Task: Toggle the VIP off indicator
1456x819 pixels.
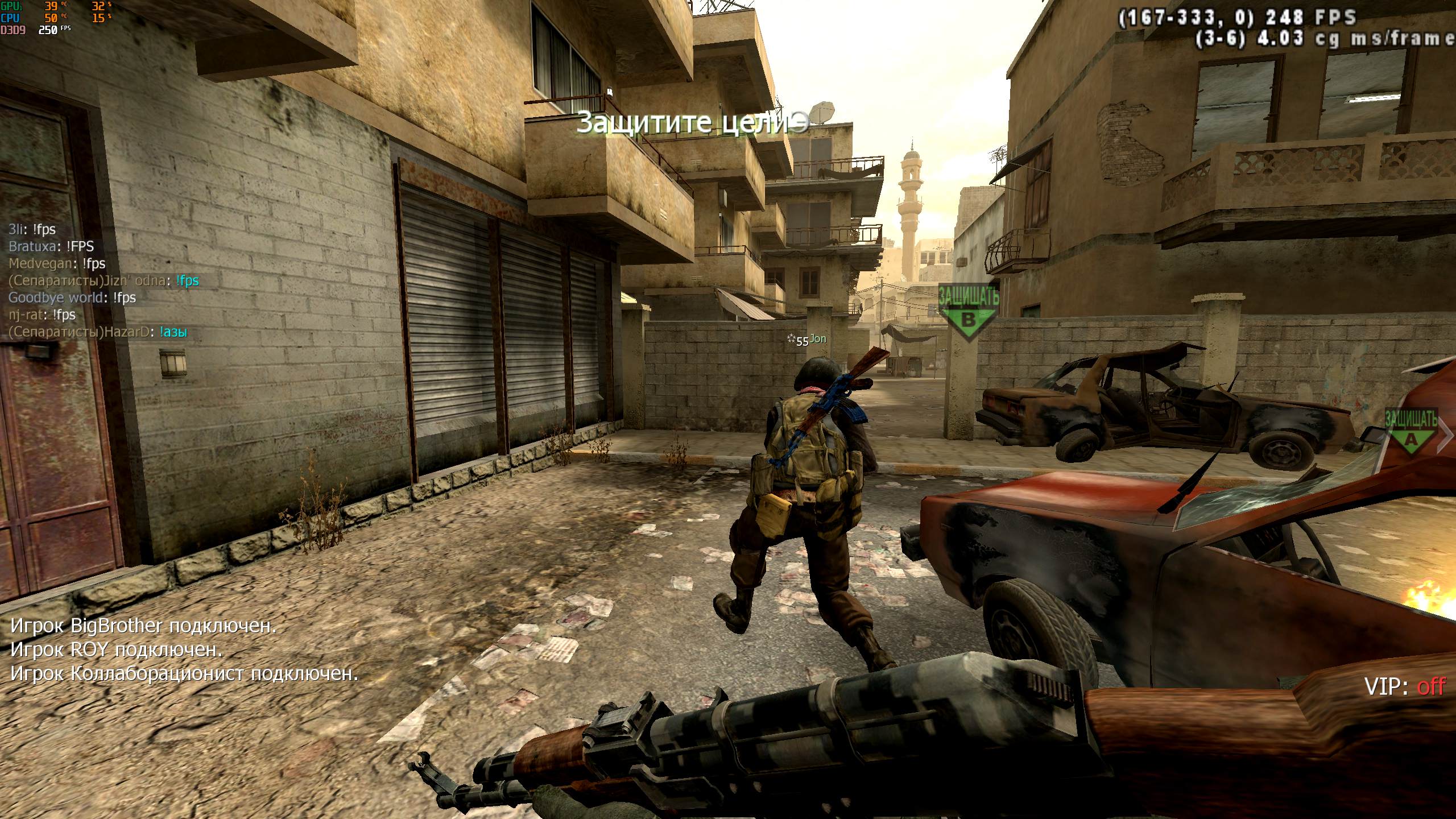Action: 1404,686
